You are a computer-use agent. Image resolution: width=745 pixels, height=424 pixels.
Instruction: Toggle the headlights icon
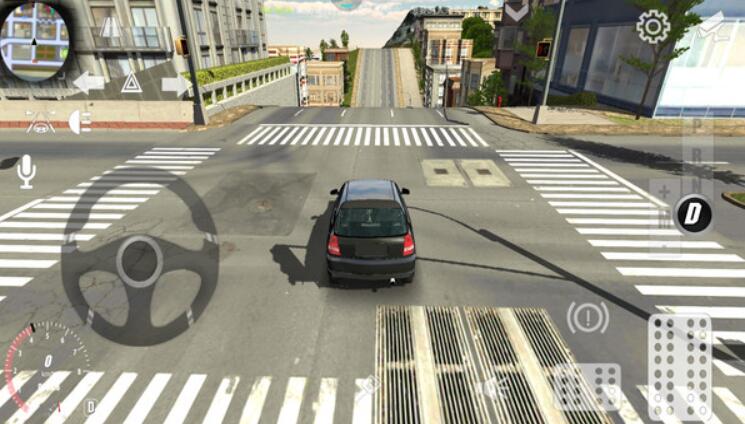79,121
